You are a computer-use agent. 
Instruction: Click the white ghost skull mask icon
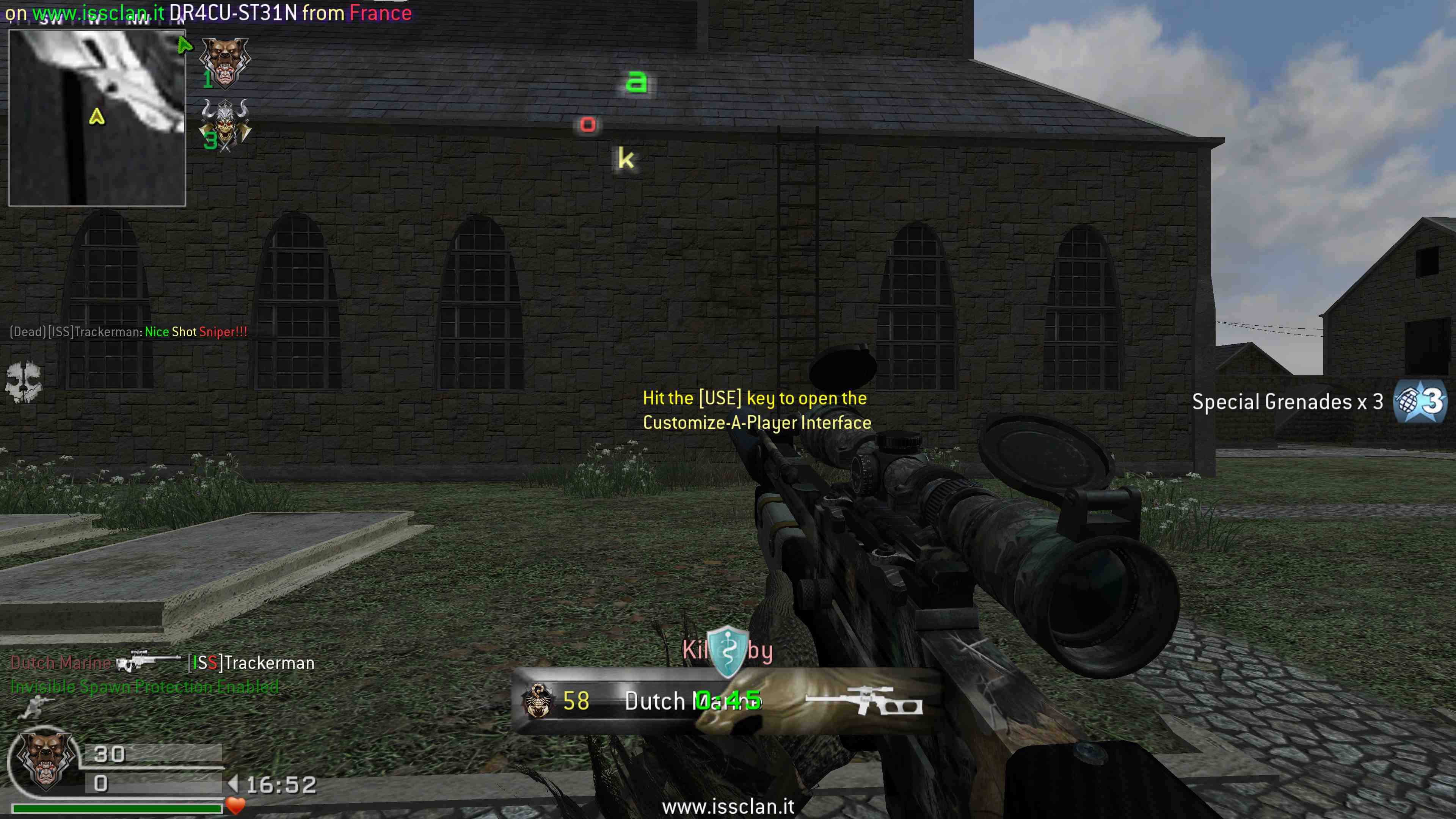[x=24, y=381]
